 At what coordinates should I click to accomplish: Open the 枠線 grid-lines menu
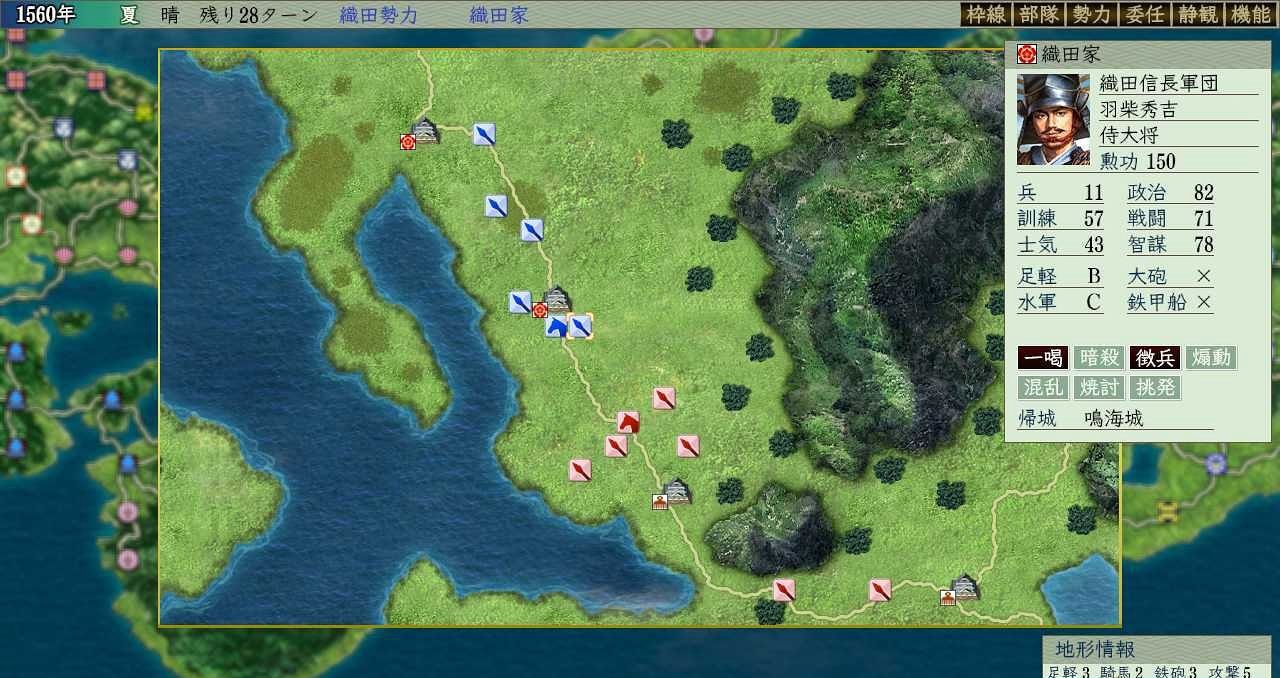[985, 14]
